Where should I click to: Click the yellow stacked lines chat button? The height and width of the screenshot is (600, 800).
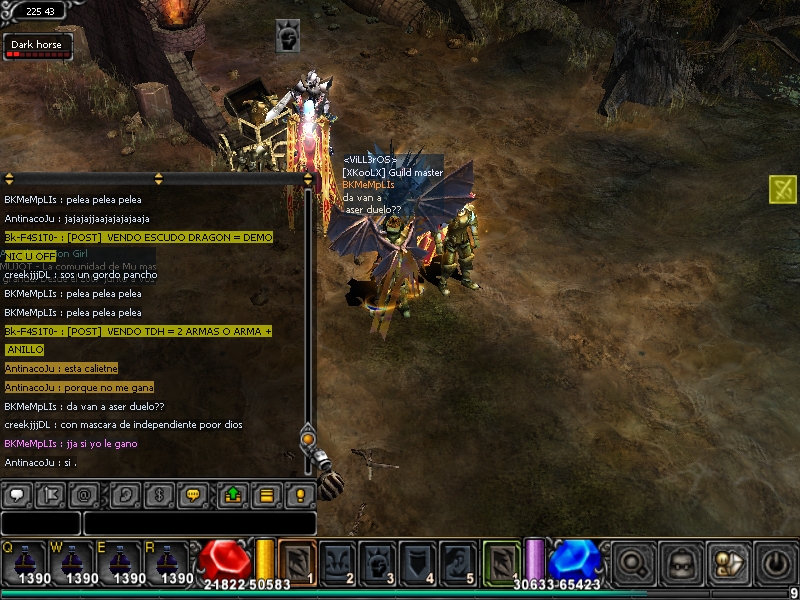(267, 494)
